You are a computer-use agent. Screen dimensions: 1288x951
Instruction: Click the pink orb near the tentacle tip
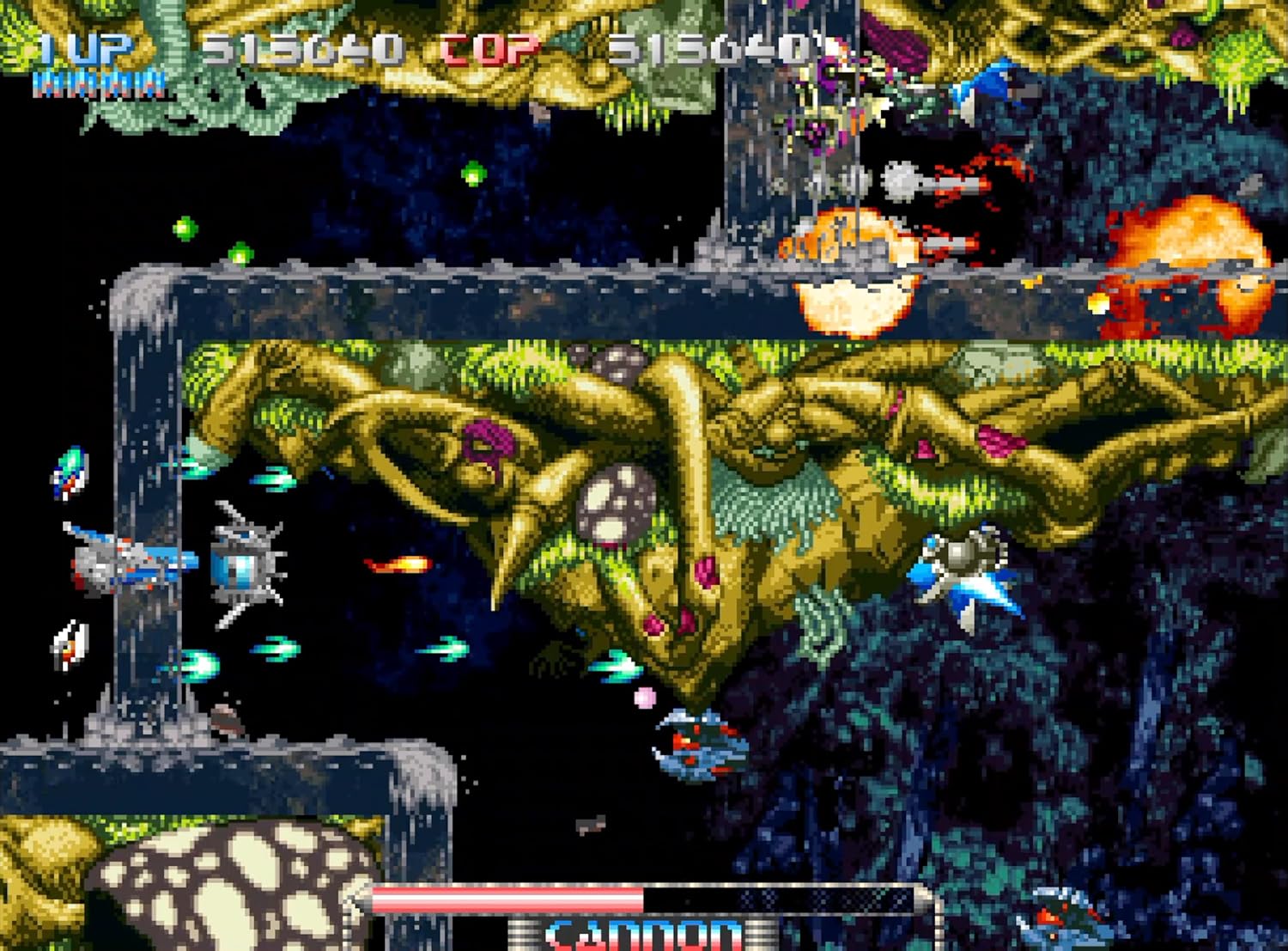point(644,698)
